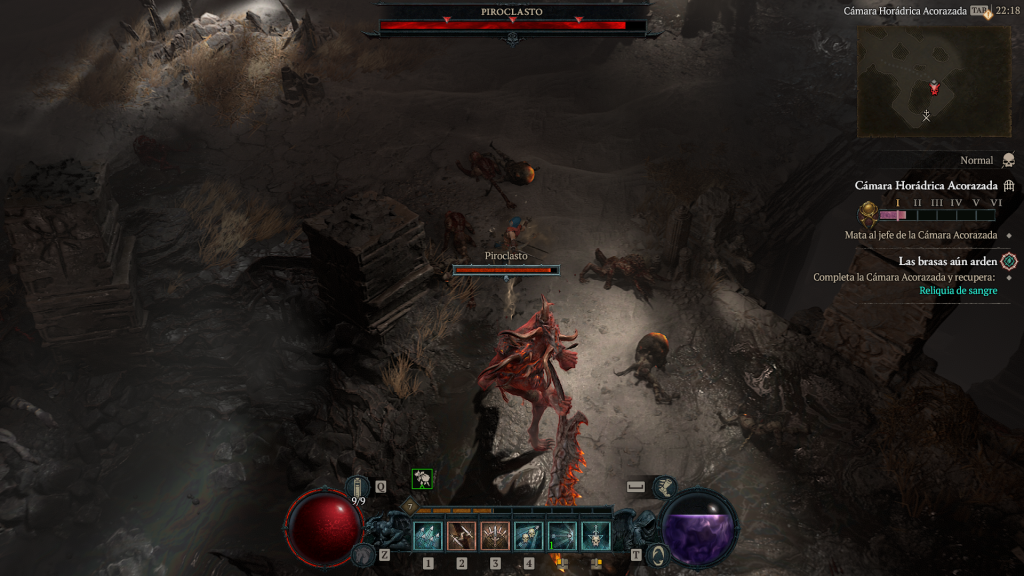Use the mount horse icon by the health orb
The width and height of the screenshot is (1024, 576).
coord(361,553)
